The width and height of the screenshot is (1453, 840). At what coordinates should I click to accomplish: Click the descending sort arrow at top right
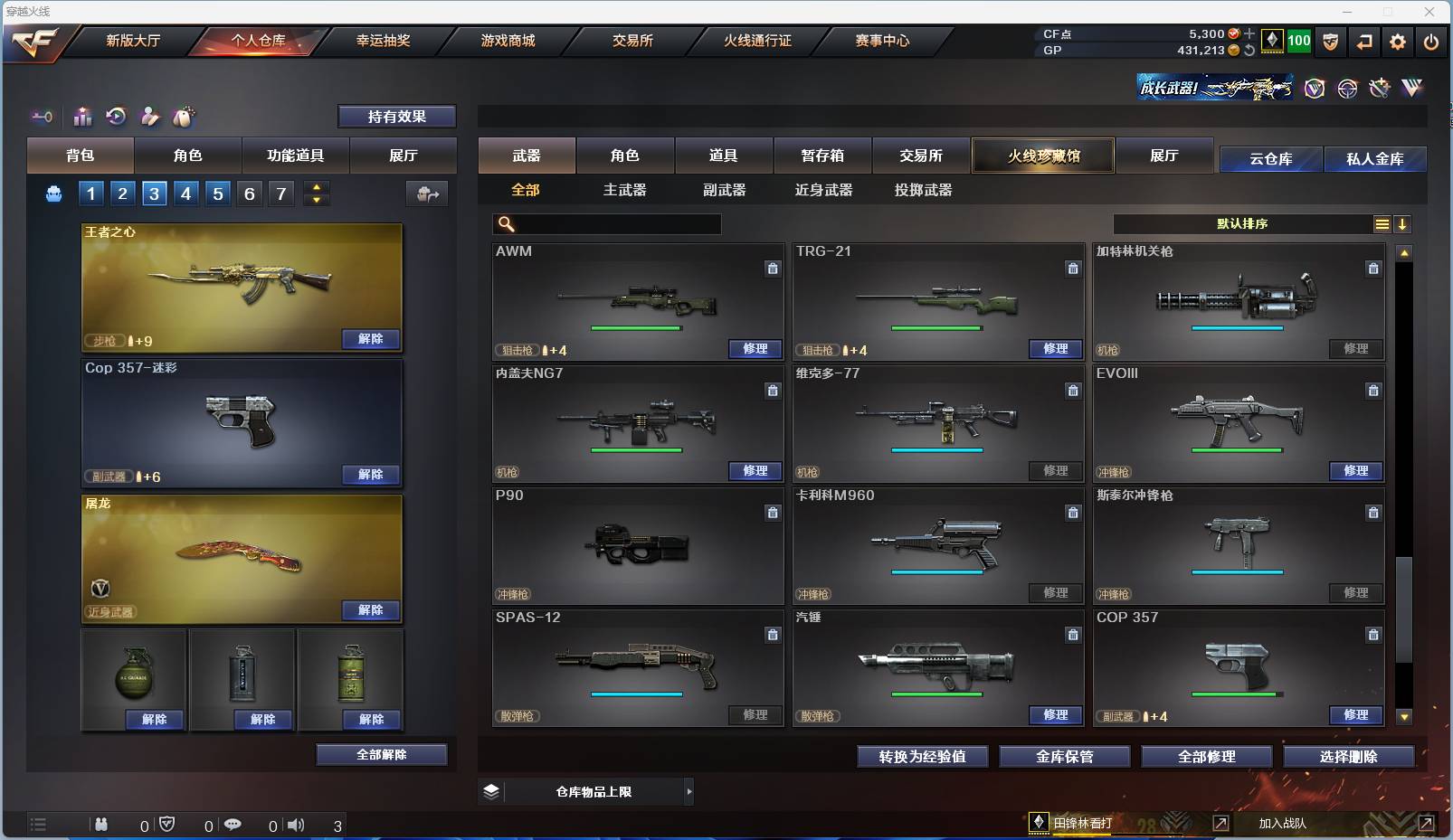[1403, 223]
